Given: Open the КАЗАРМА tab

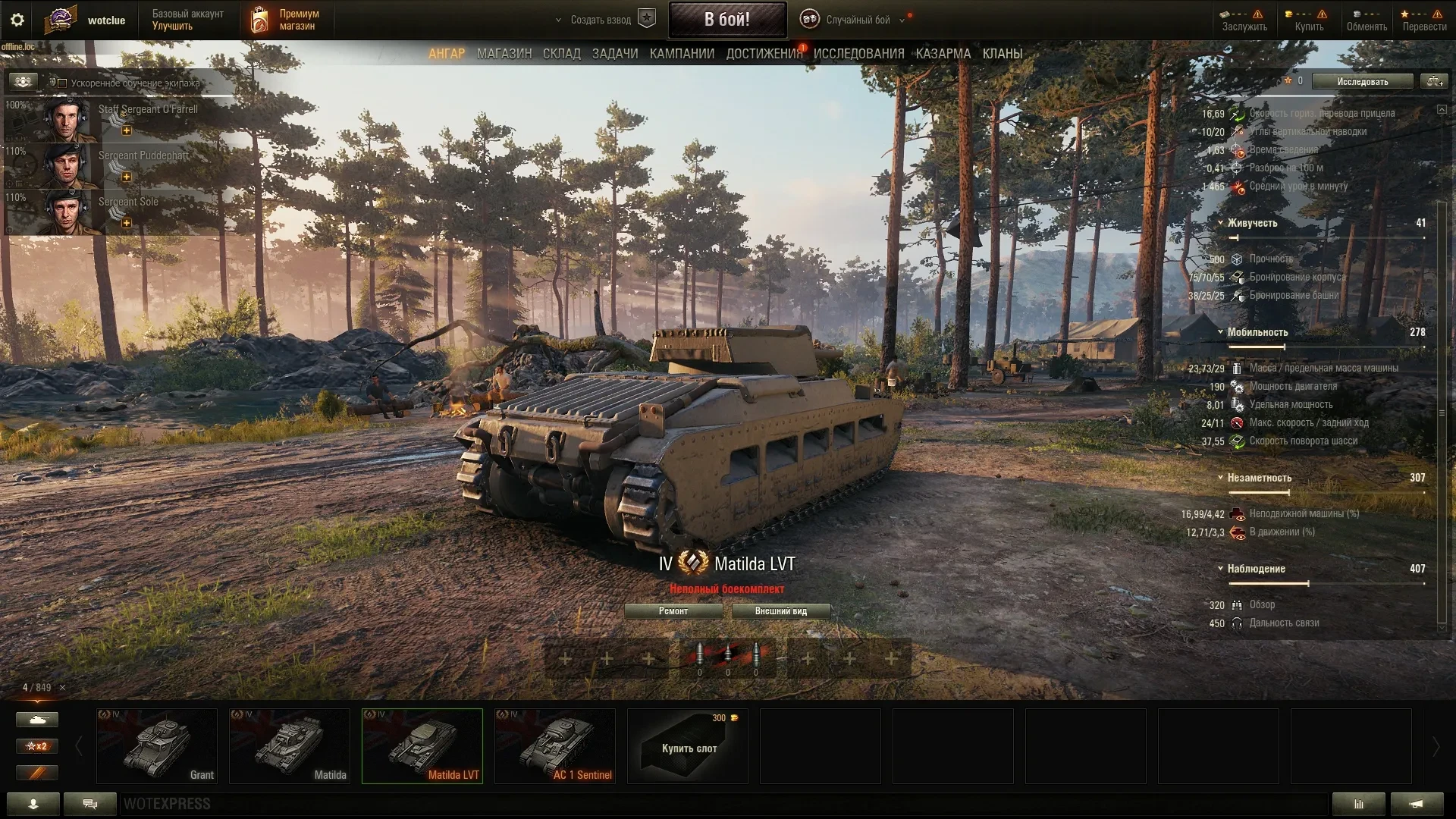Looking at the screenshot, I should [x=943, y=54].
